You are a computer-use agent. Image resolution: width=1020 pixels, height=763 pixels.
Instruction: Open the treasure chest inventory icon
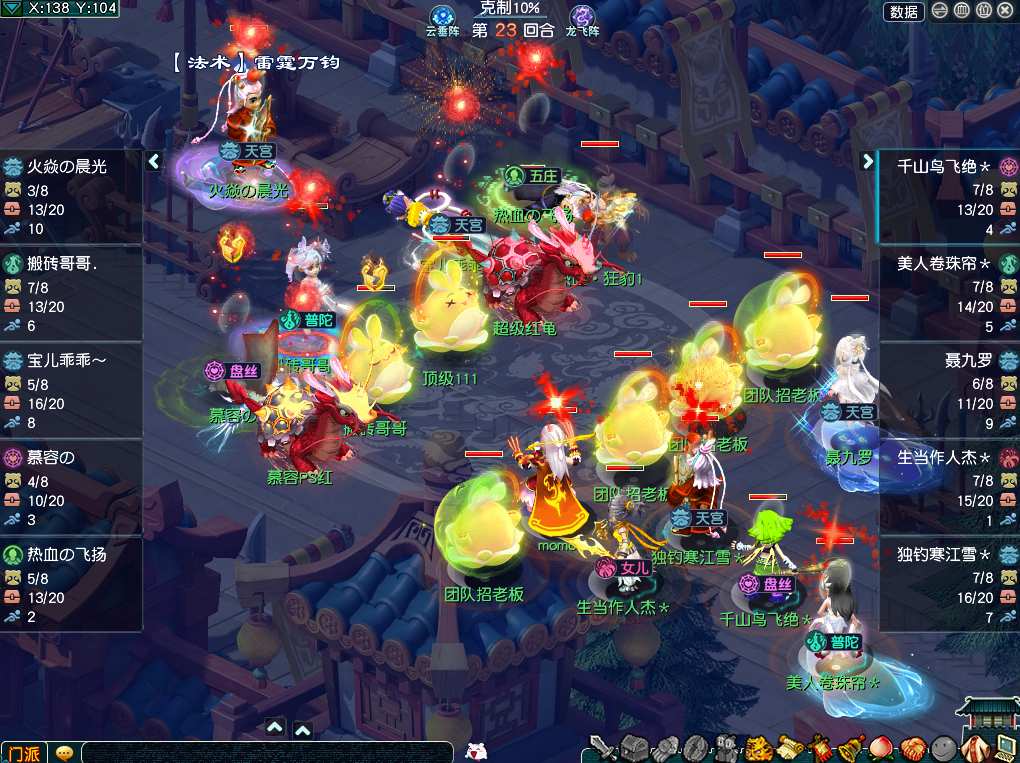click(634, 747)
